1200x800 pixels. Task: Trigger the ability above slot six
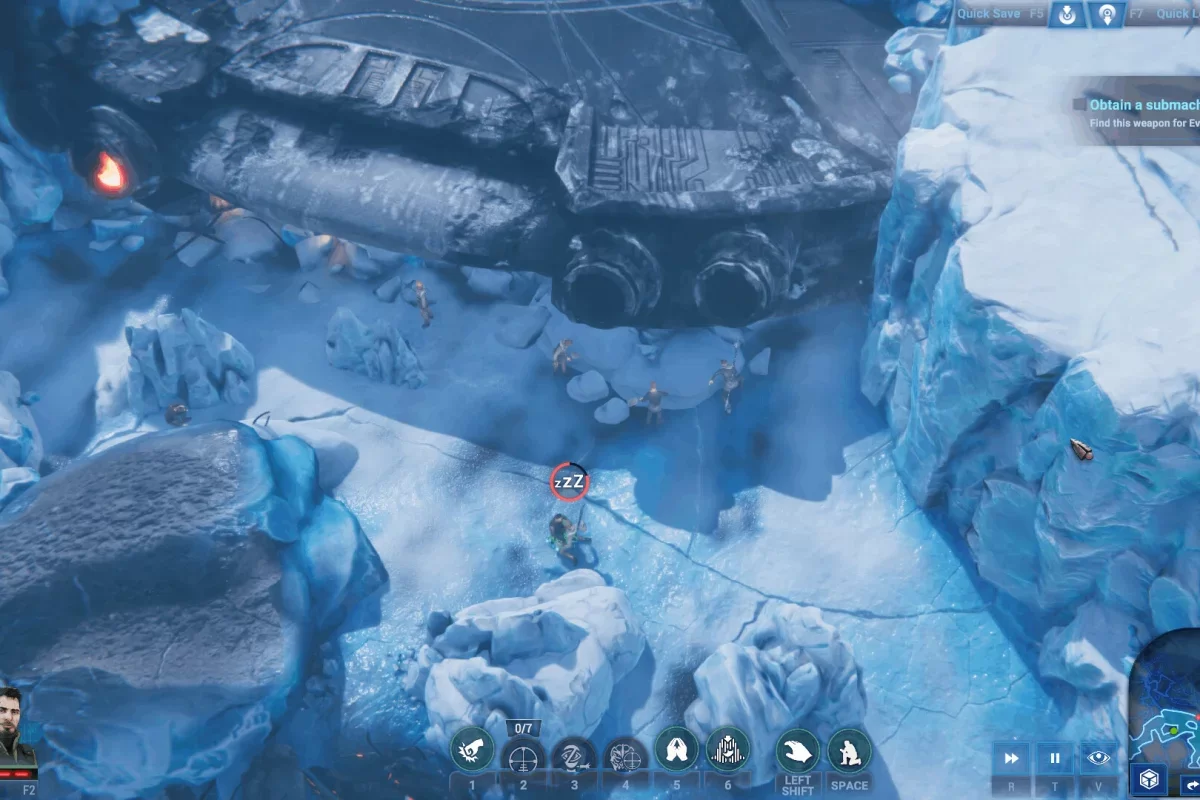click(728, 749)
